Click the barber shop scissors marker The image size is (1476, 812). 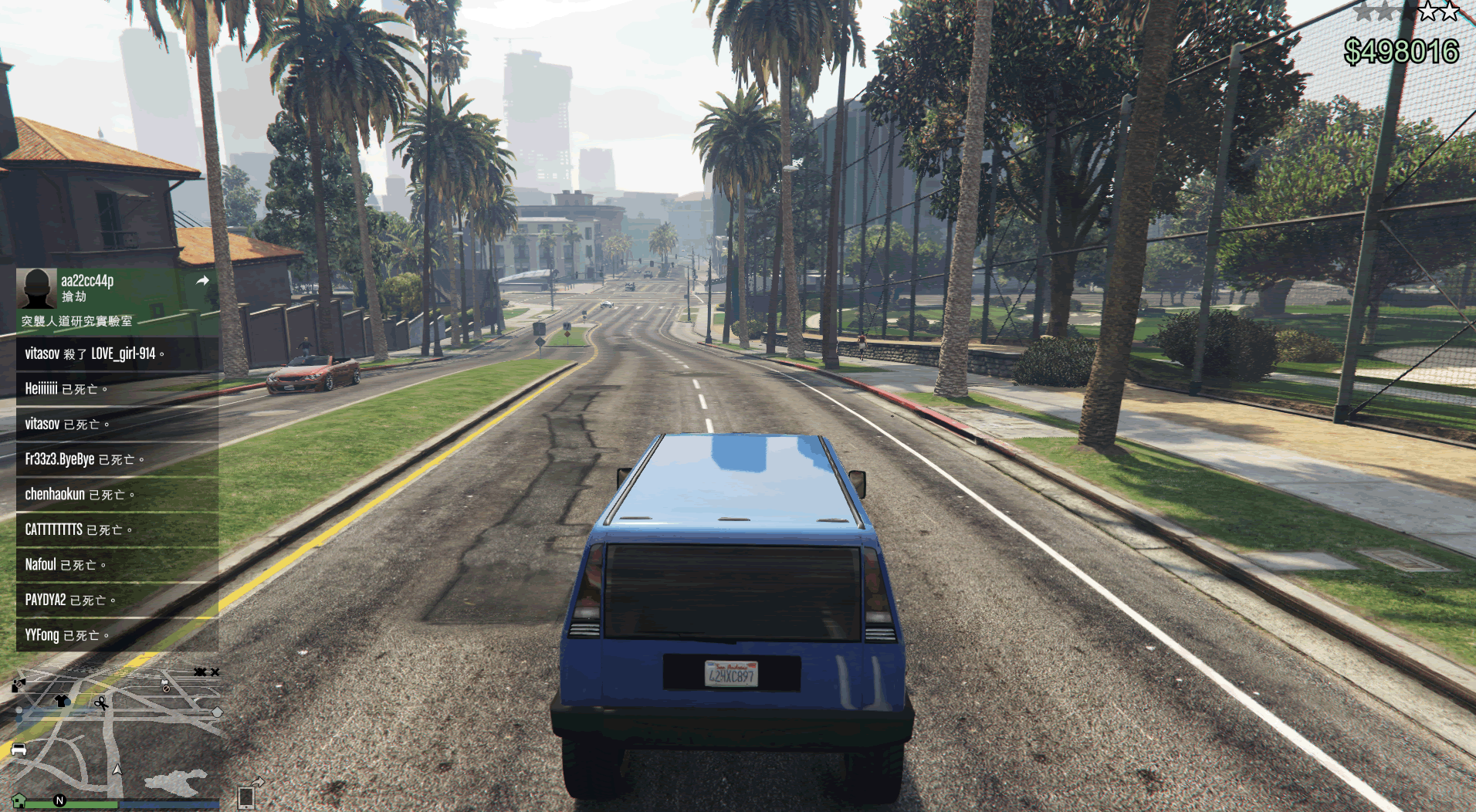pos(101,703)
